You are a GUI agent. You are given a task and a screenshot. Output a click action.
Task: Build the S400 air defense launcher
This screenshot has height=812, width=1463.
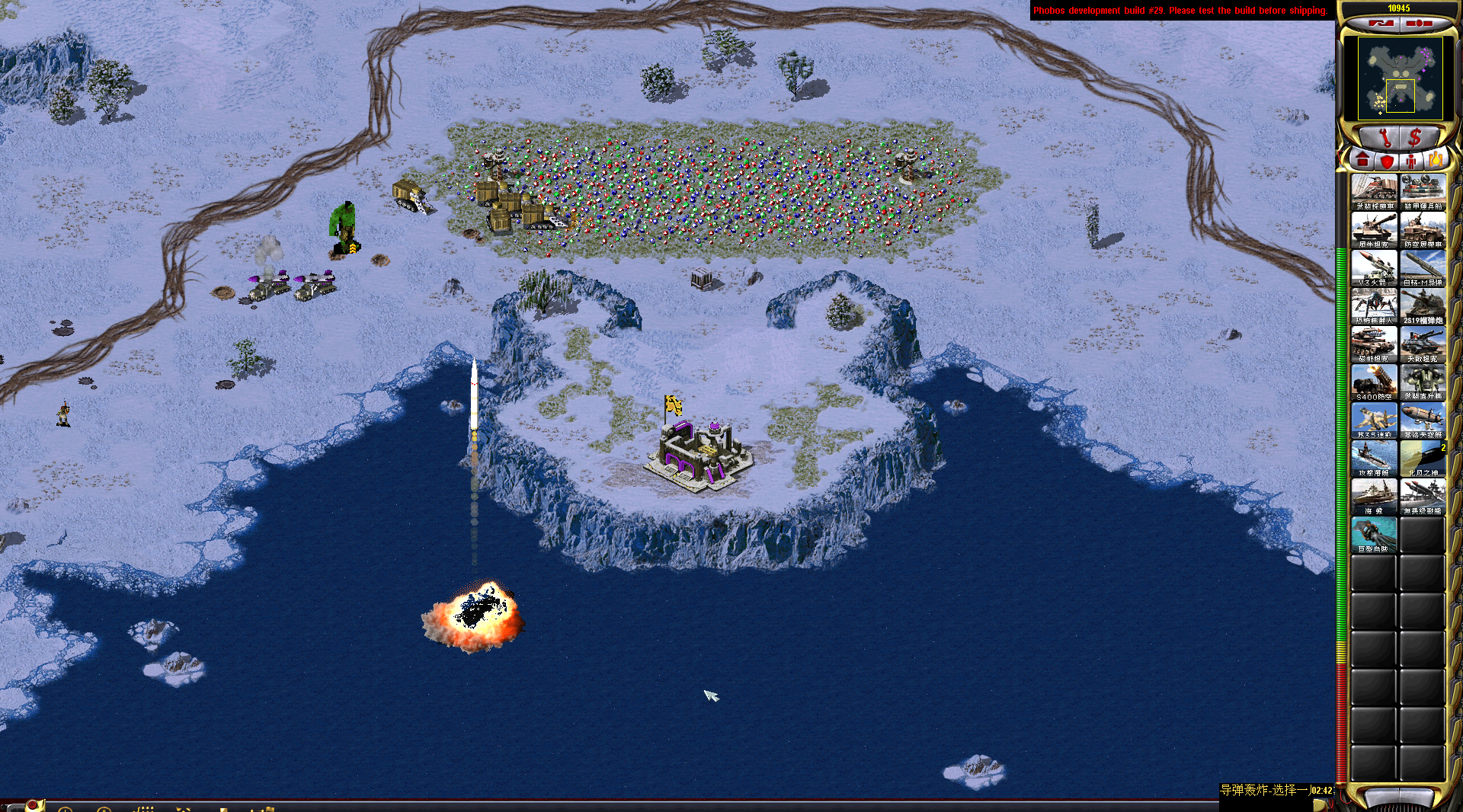click(x=1374, y=382)
